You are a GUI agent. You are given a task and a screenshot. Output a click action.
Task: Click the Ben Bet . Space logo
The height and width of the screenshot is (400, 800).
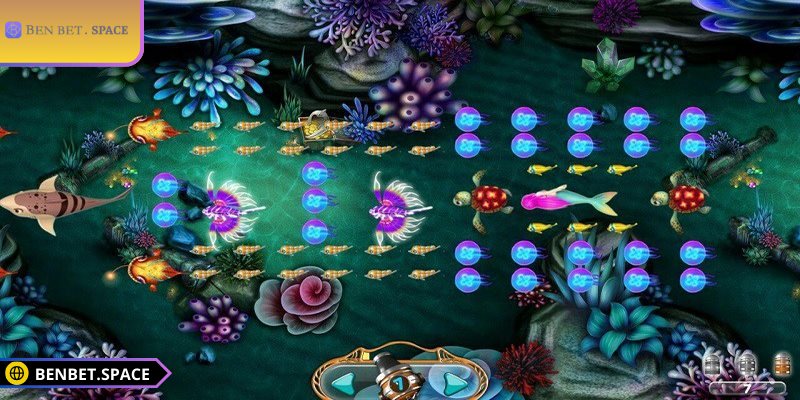[x=68, y=30]
